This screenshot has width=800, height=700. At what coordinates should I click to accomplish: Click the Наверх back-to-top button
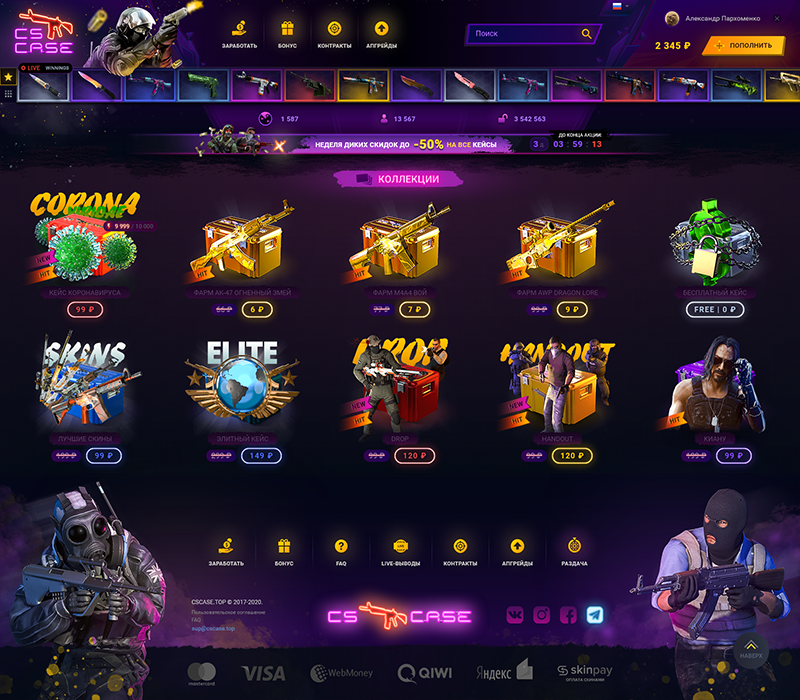click(751, 650)
